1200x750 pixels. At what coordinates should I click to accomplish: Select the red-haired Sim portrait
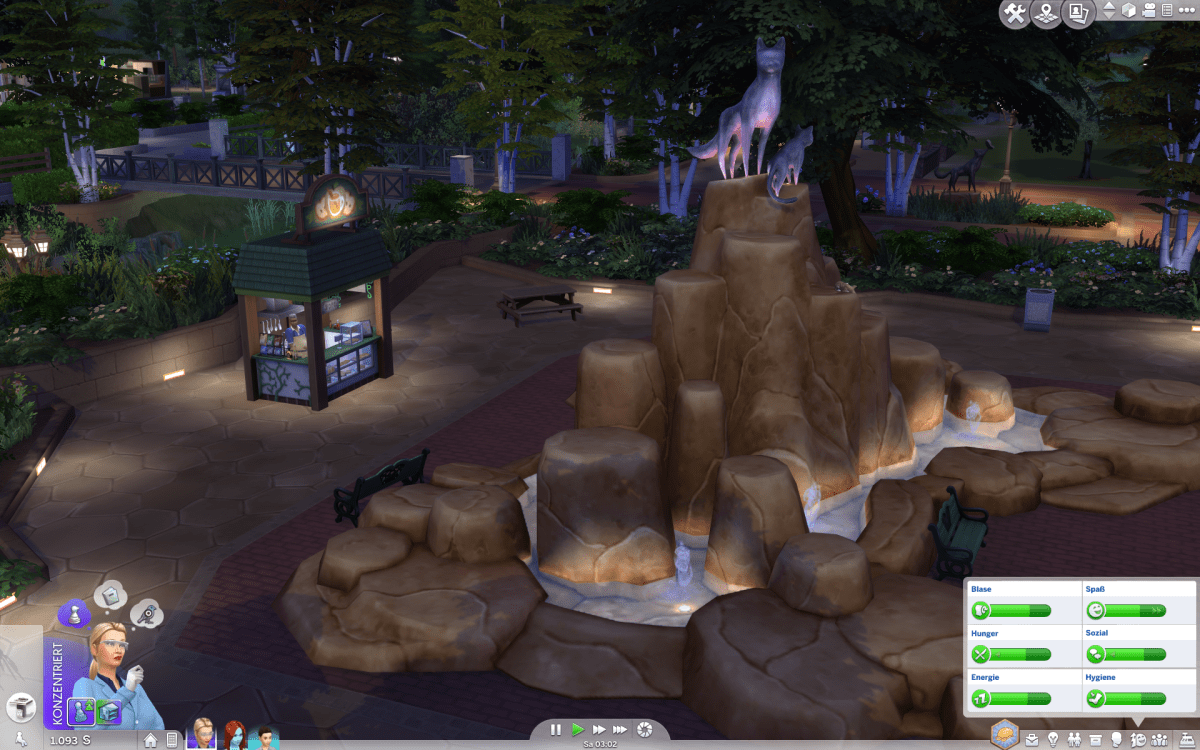point(235,735)
